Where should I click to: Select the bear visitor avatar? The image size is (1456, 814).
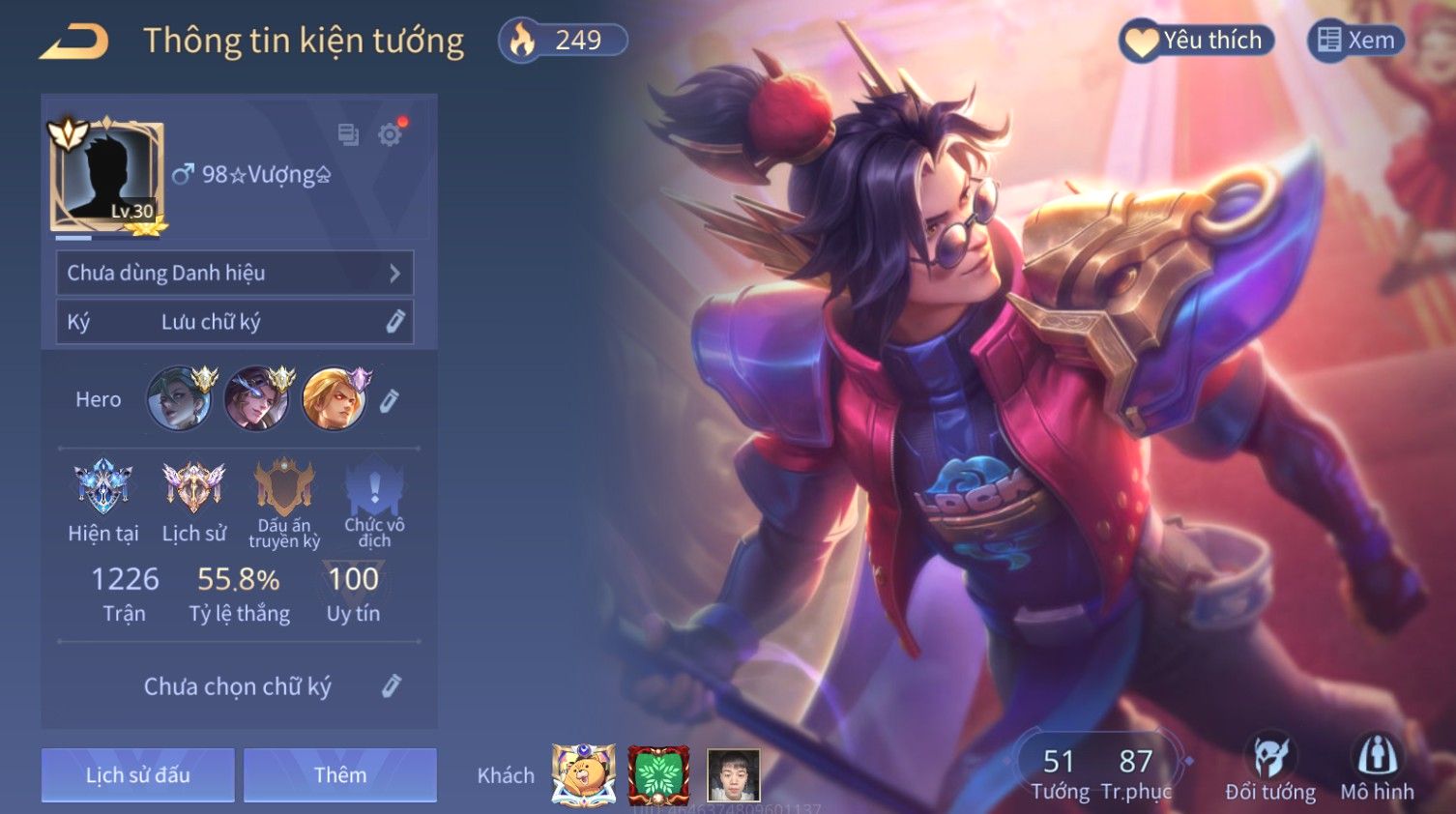583,774
